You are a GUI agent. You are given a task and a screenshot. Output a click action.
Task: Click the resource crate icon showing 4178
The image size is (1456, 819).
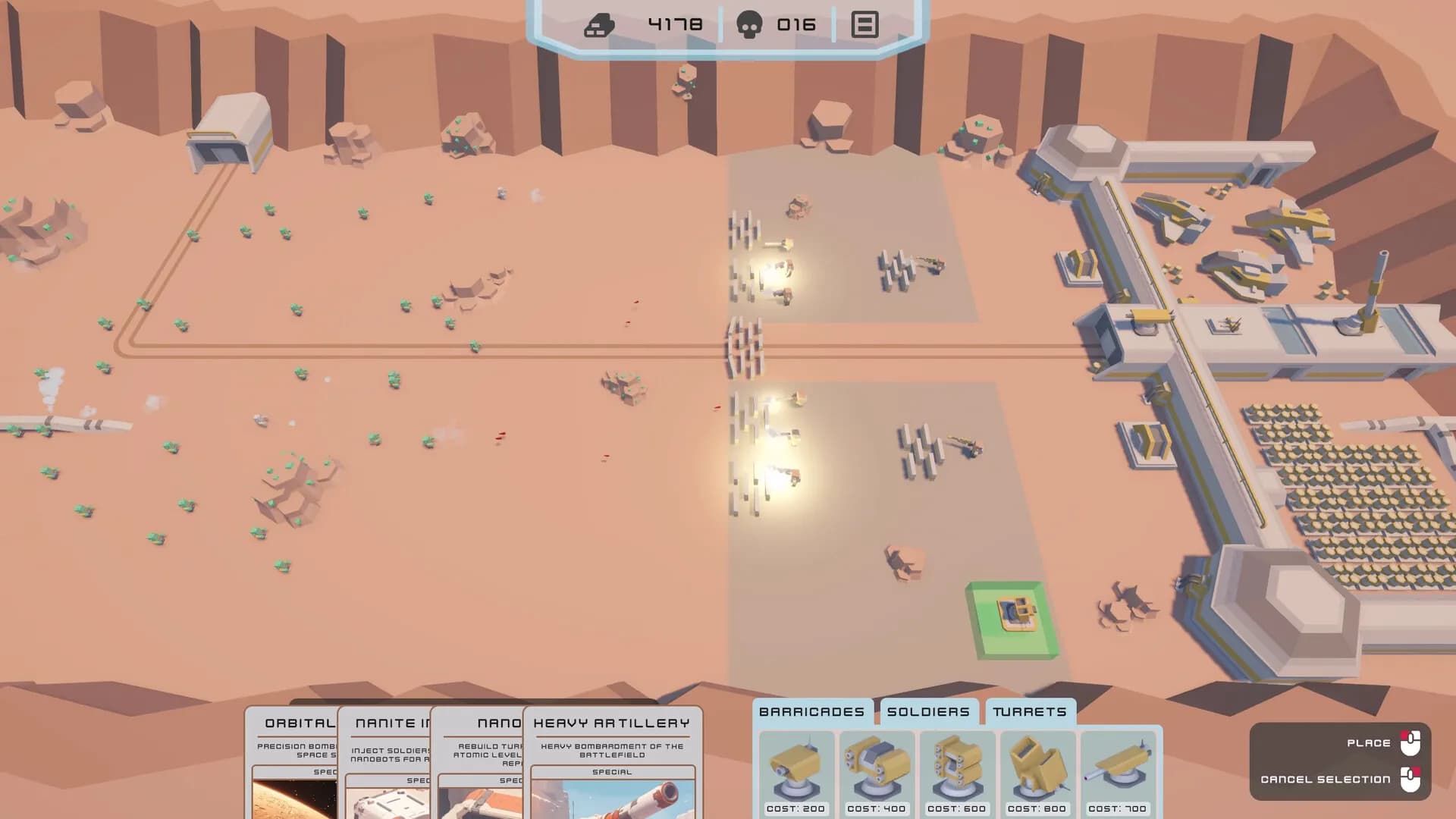click(599, 23)
